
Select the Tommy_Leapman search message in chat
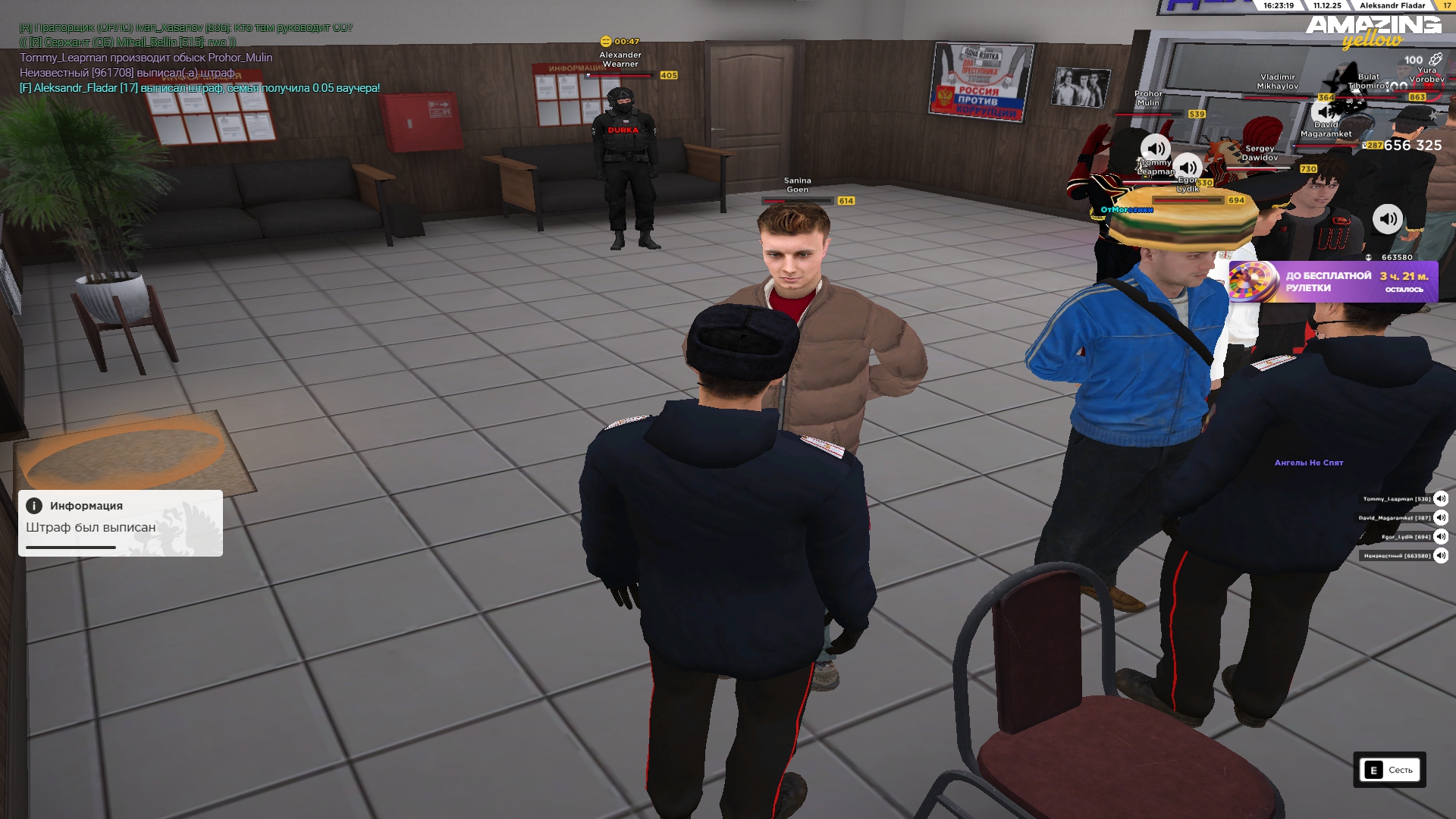pos(146,58)
